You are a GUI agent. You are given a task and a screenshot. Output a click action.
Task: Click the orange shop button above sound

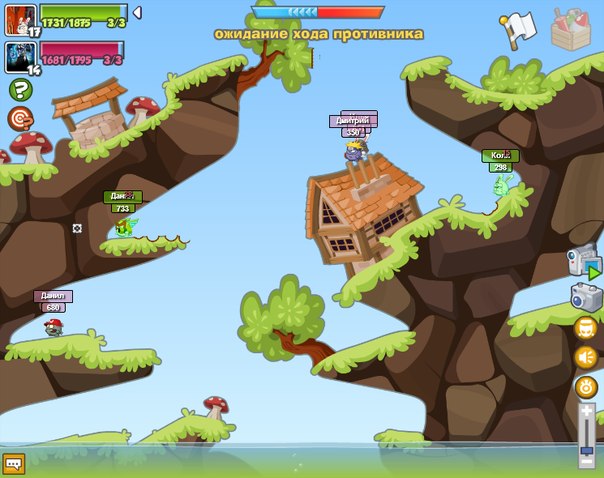click(x=586, y=328)
